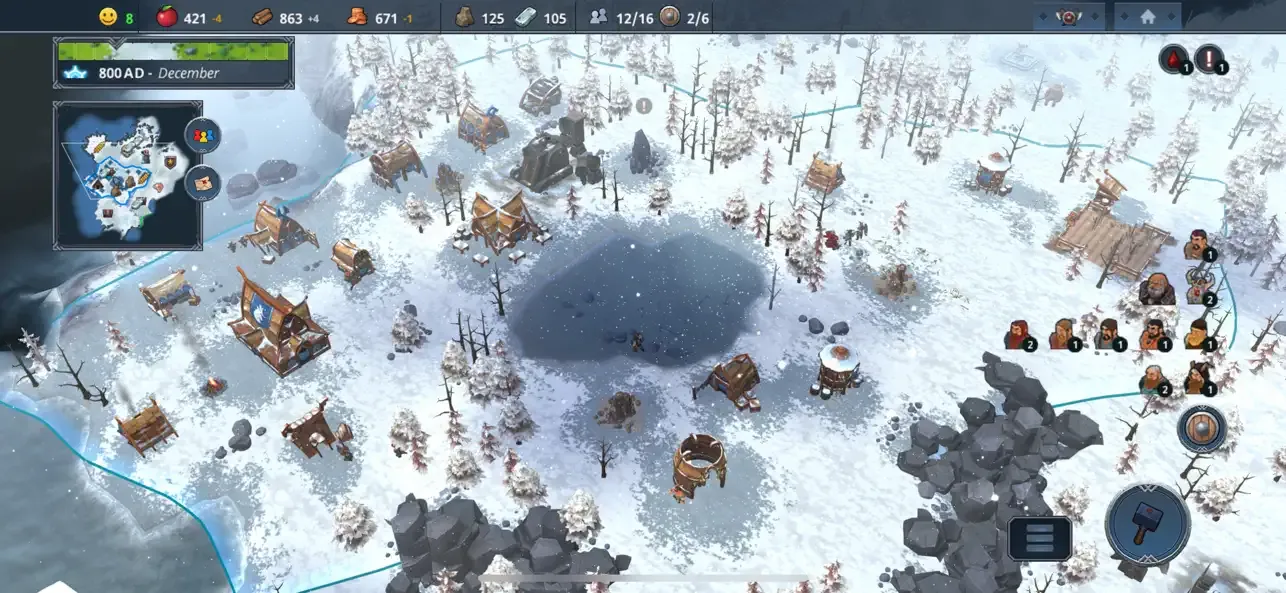Click the home button in top bar
Image resolution: width=1286 pixels, height=593 pixels.
click(x=1147, y=17)
